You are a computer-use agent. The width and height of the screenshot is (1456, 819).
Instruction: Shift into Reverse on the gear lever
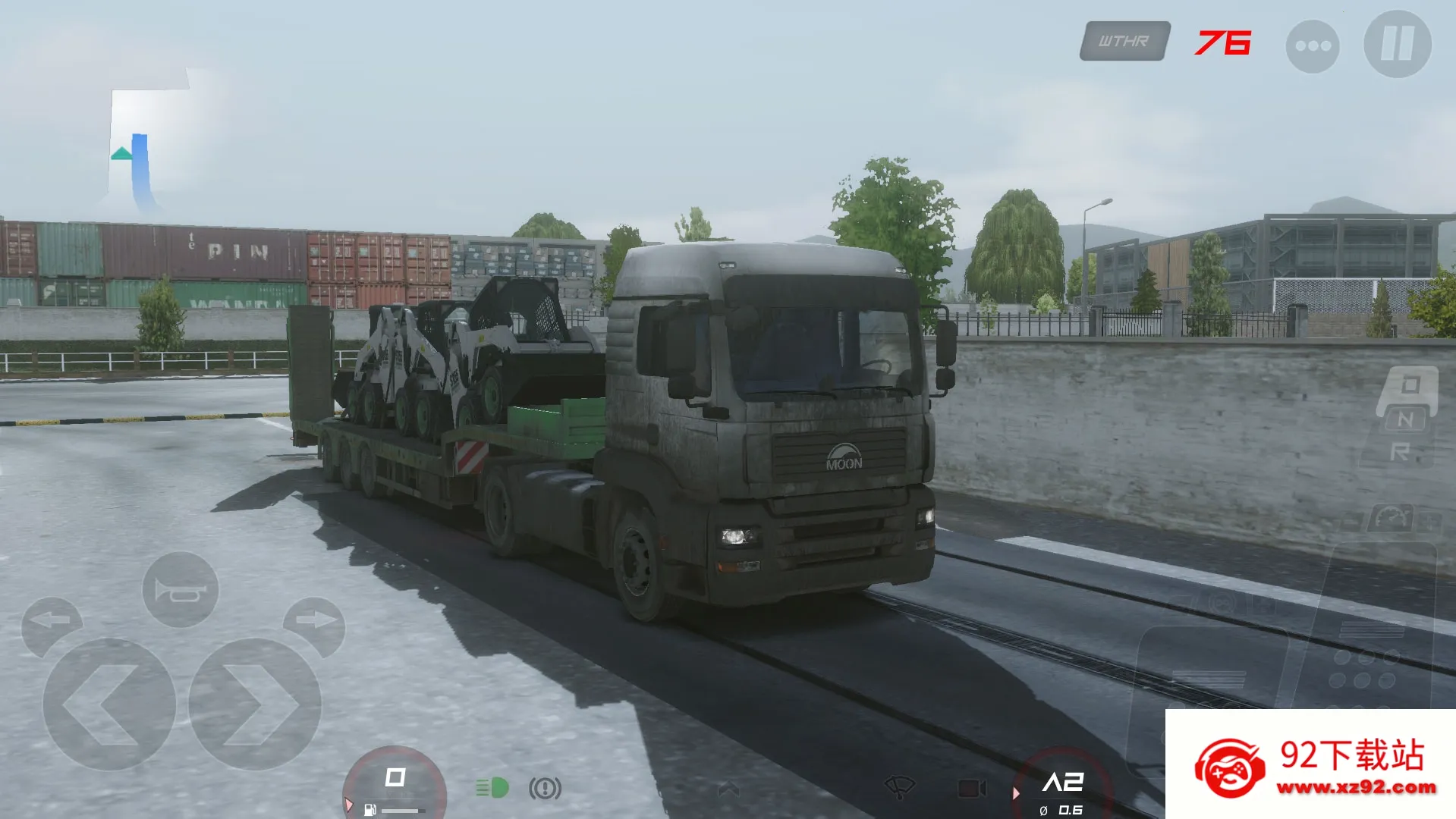[1401, 449]
